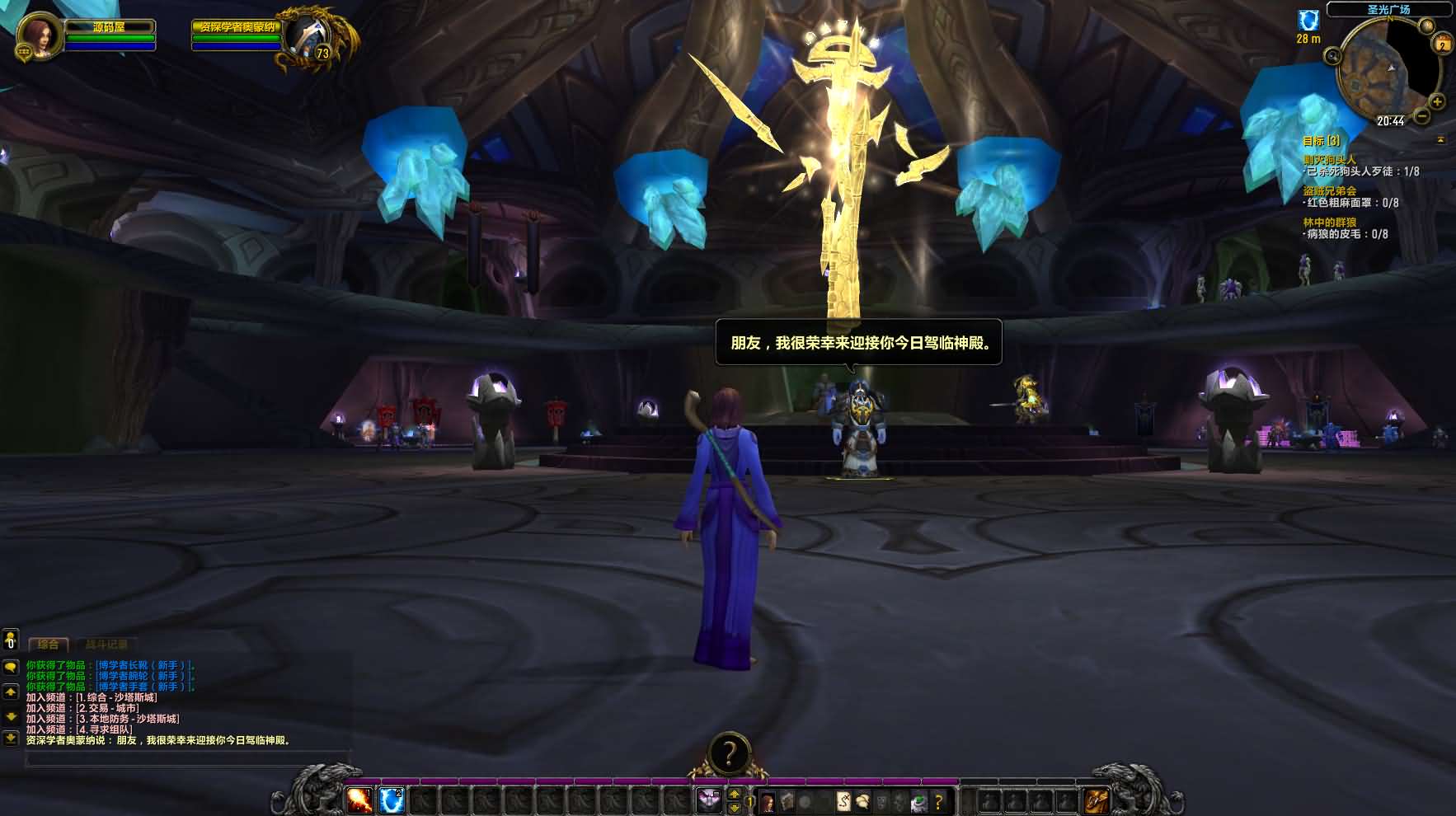Image resolution: width=1456 pixels, height=816 pixels.
Task: Open the backpack bag slot
Action: point(1096,800)
